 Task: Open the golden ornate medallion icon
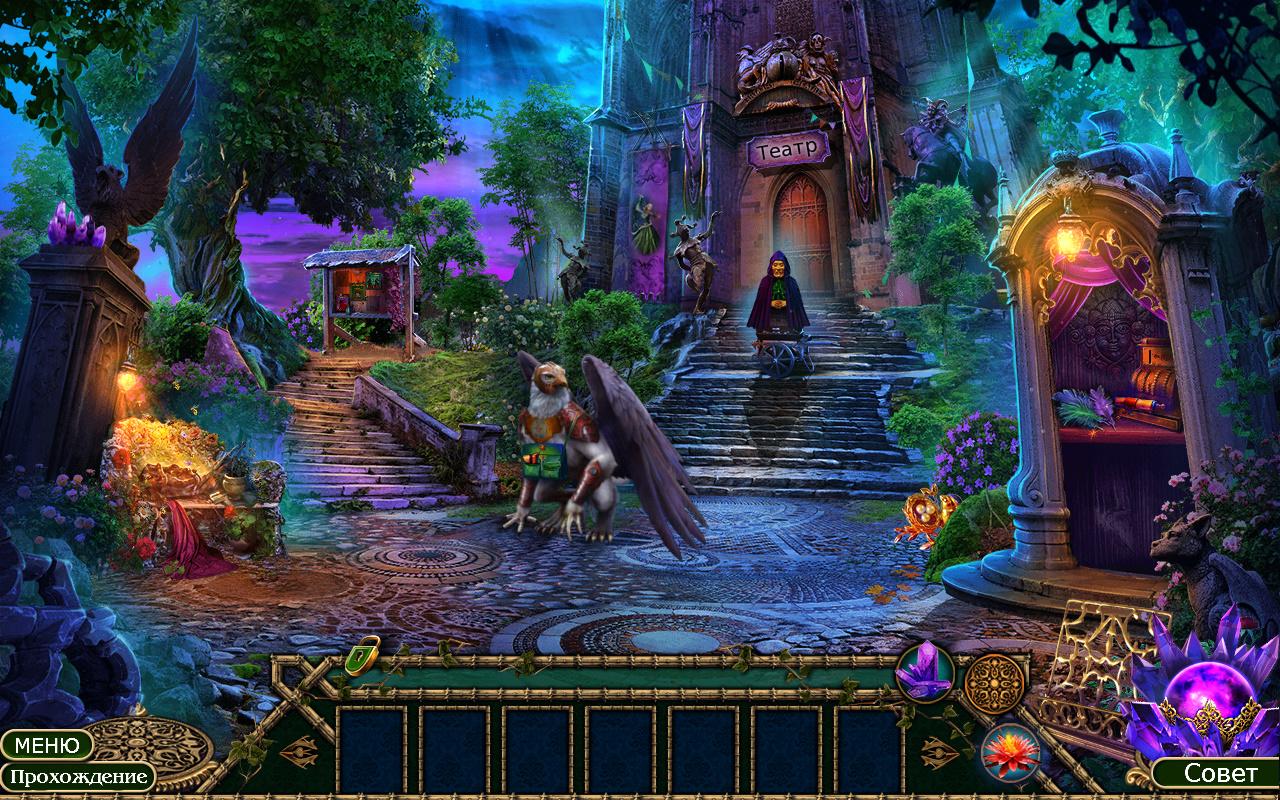[995, 684]
